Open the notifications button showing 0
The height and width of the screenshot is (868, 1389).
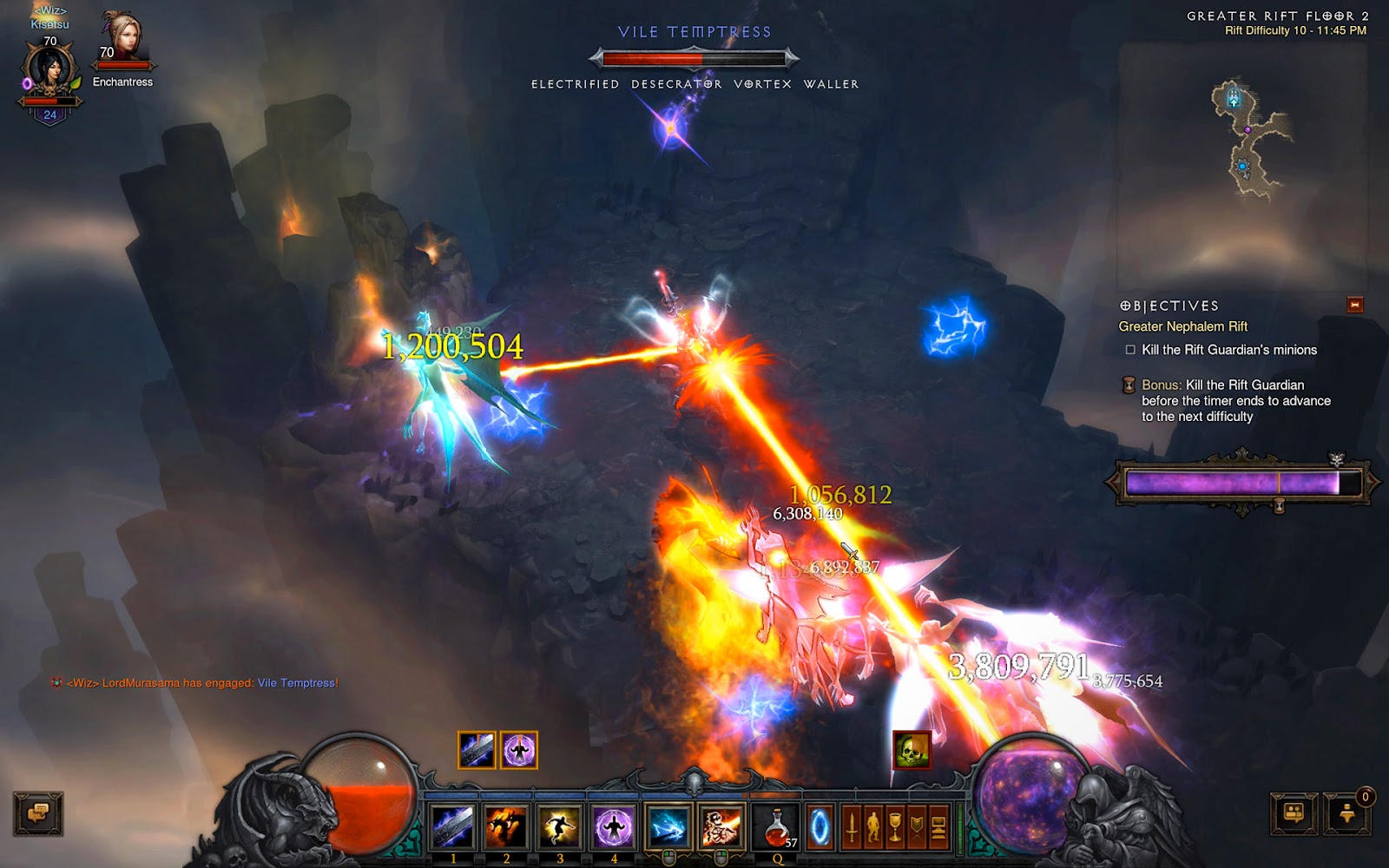(x=1347, y=814)
